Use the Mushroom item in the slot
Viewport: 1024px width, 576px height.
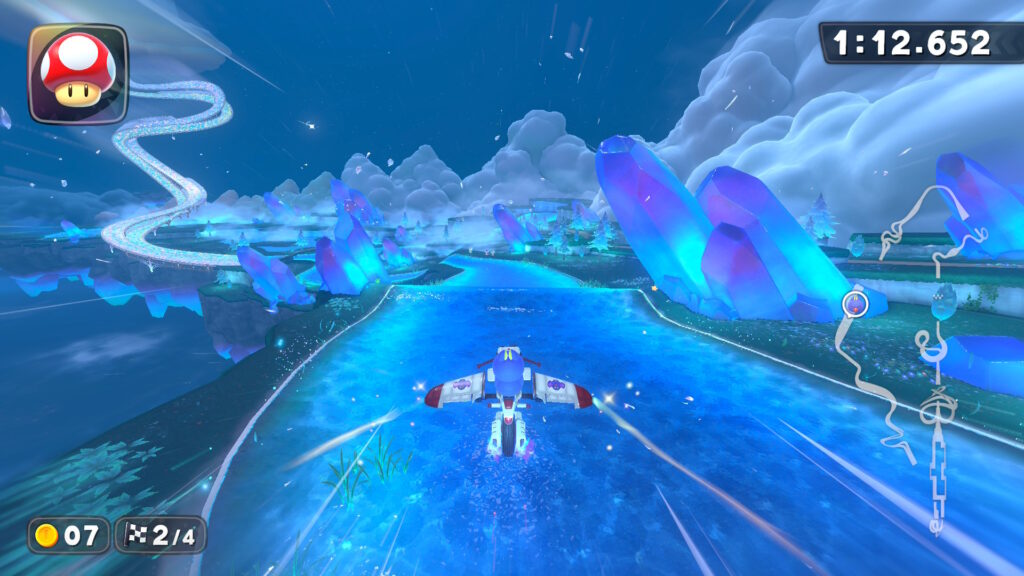[x=78, y=73]
